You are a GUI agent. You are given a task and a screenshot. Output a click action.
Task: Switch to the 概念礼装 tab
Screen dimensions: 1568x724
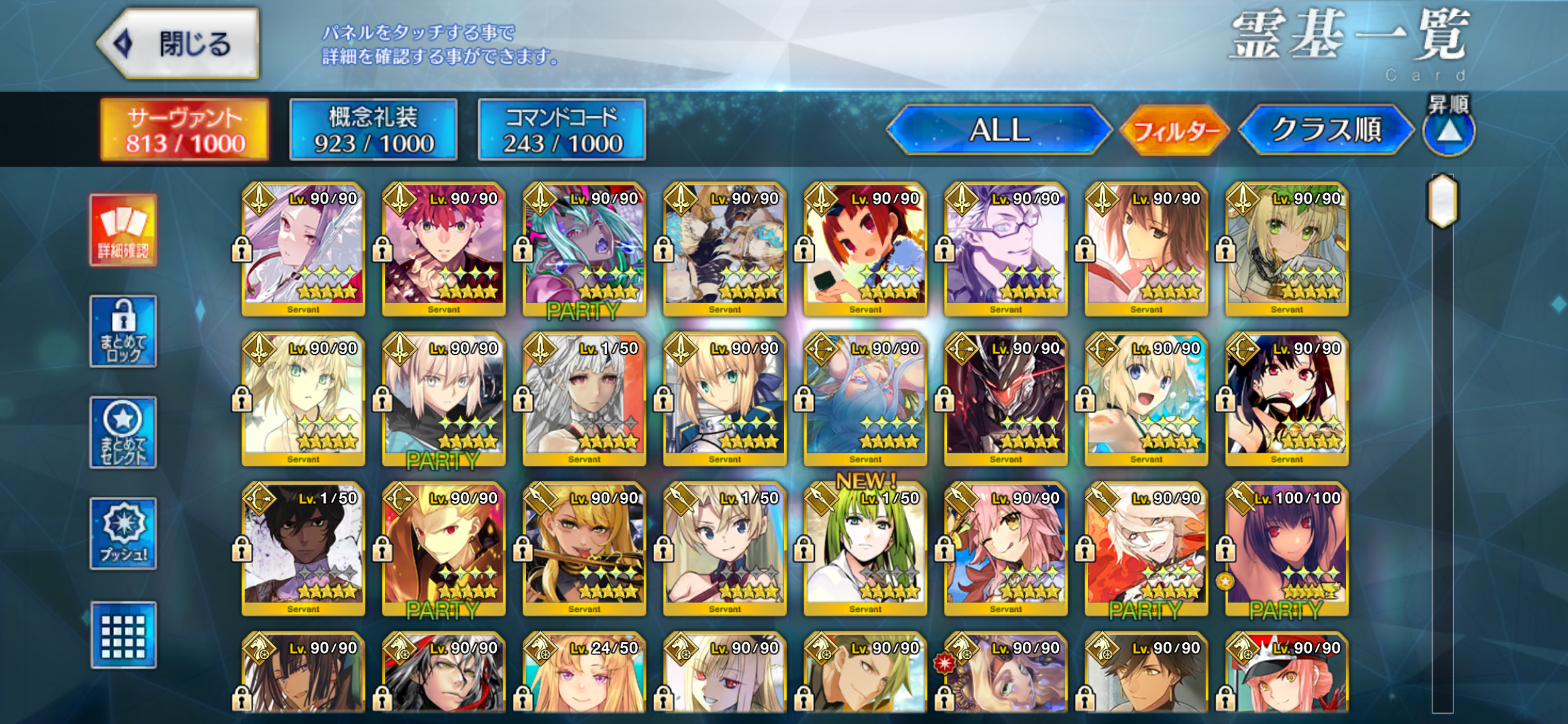(373, 129)
